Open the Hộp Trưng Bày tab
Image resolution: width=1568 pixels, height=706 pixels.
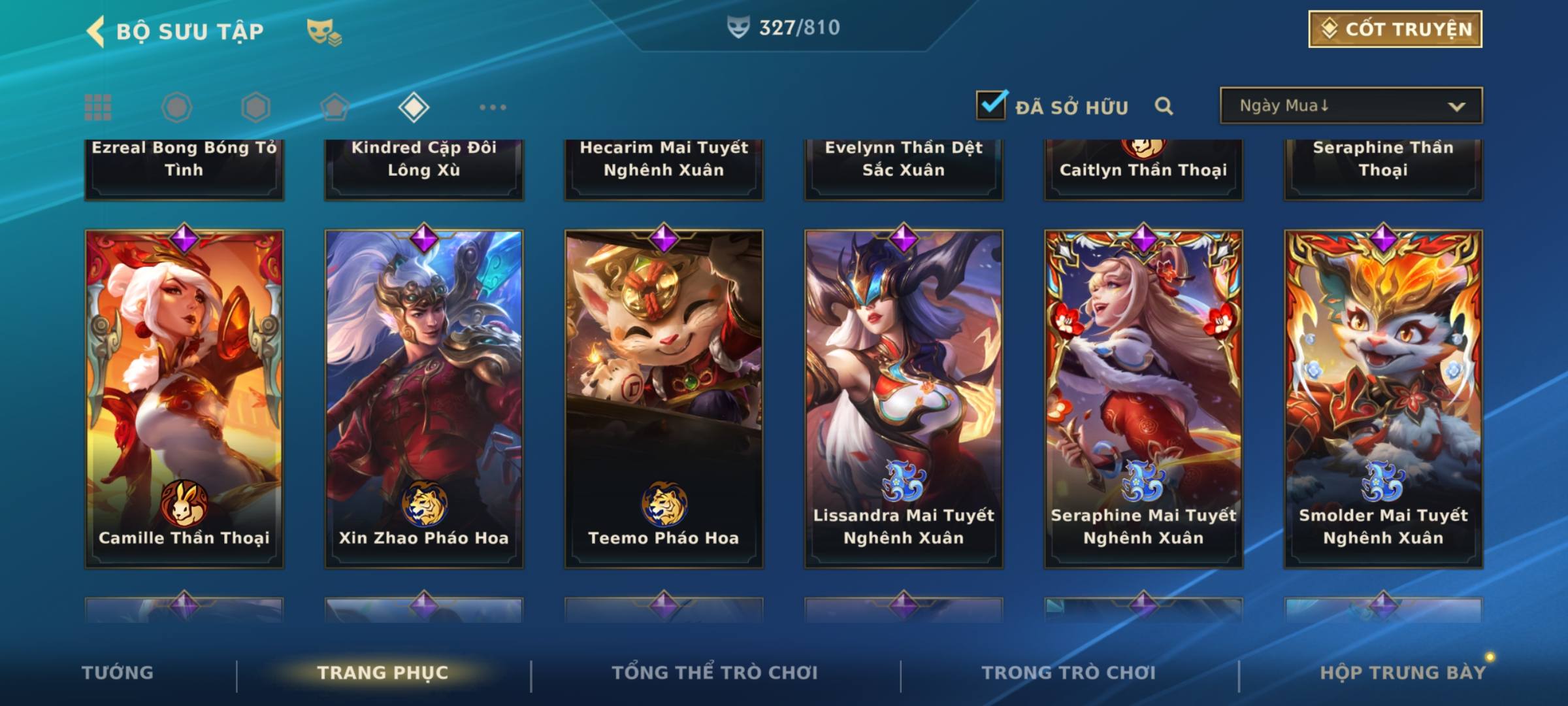tap(1403, 673)
